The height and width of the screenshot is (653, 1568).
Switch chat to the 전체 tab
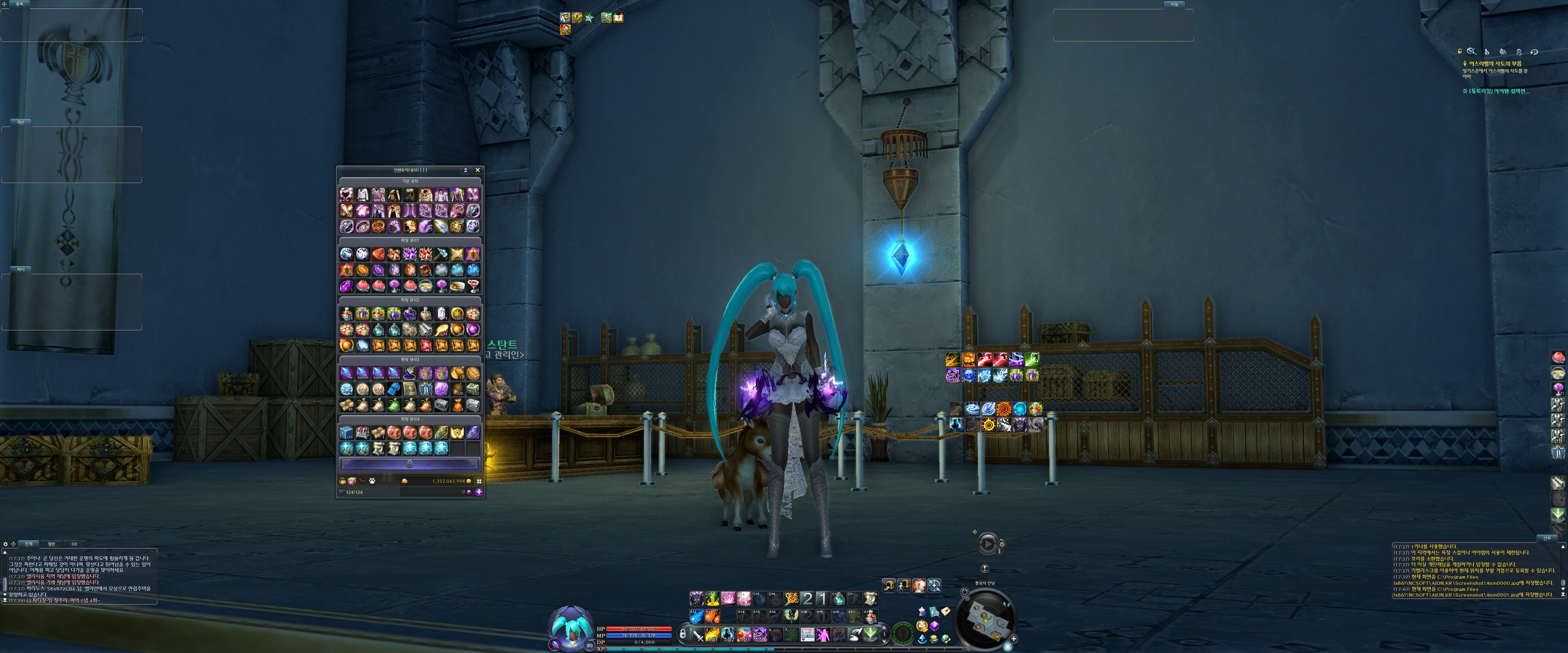click(x=28, y=544)
